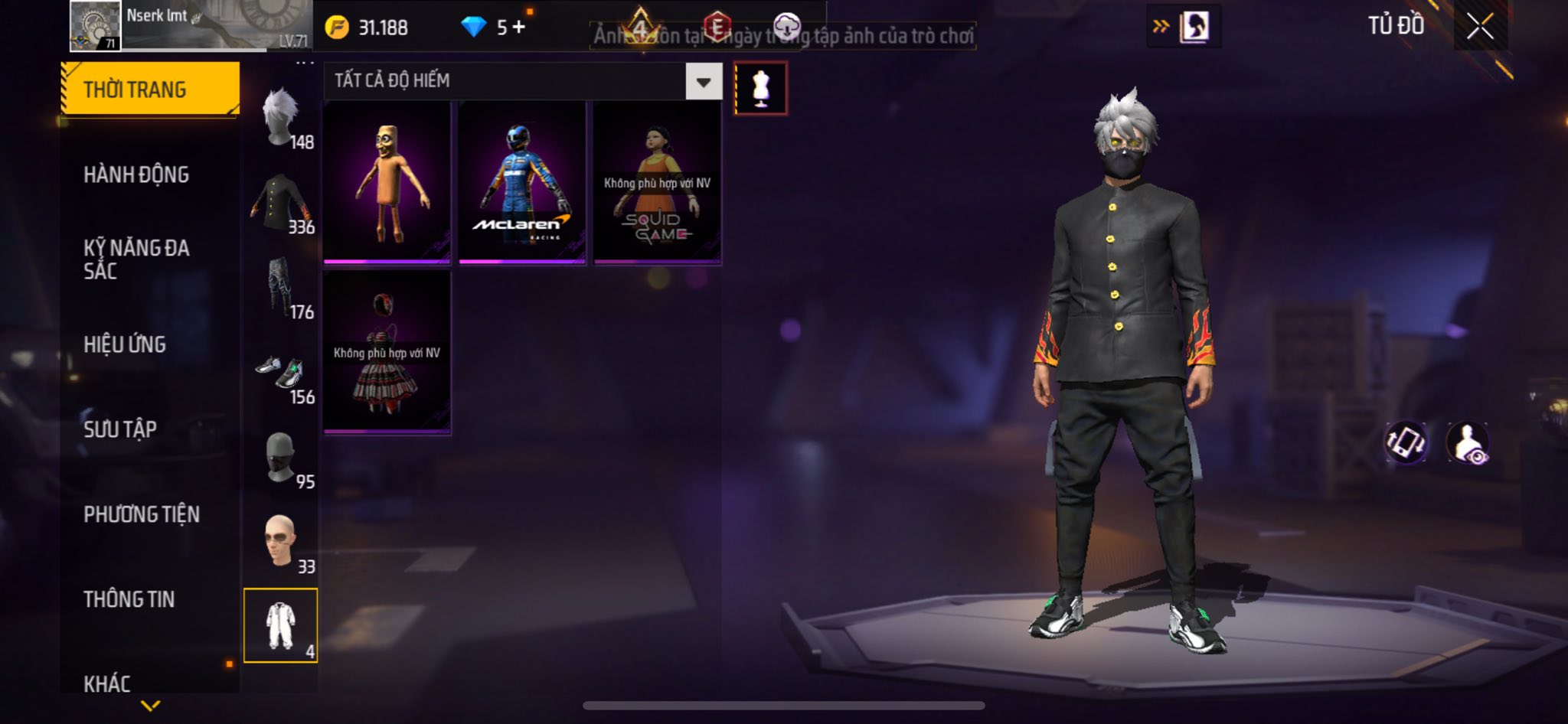
Task: Select the KHÁC tab
Action: pyautogui.click(x=107, y=683)
